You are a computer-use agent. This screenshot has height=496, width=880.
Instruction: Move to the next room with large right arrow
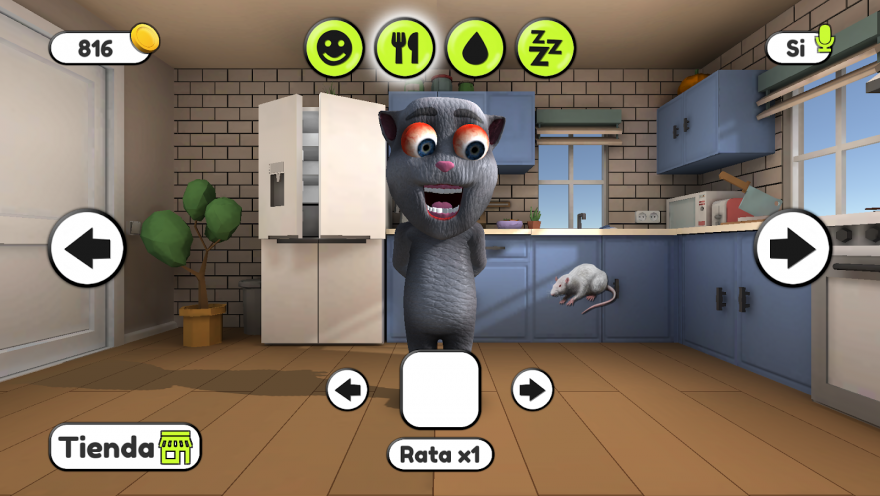click(x=793, y=248)
